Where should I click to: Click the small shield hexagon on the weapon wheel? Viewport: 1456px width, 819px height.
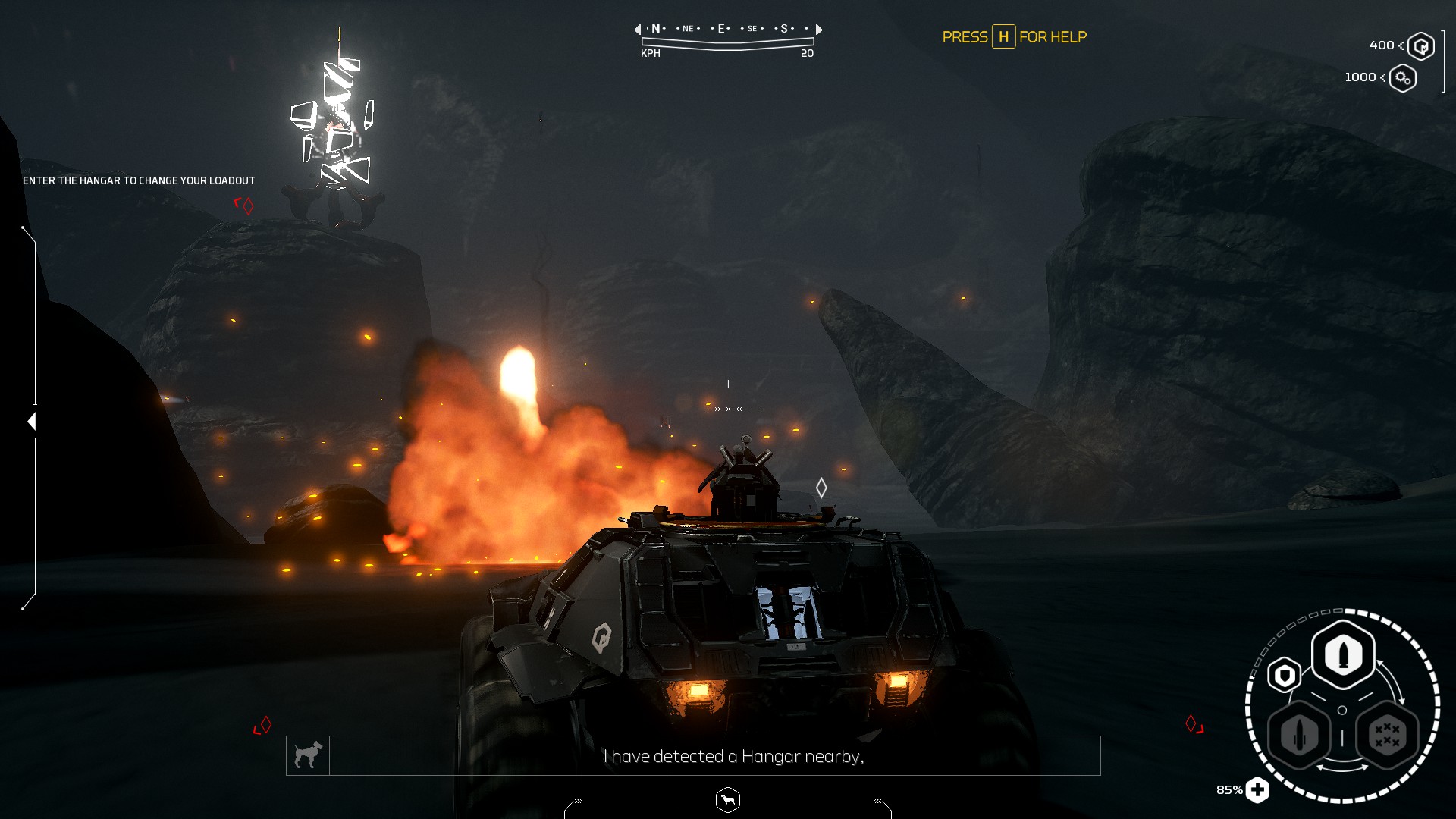click(x=1285, y=673)
